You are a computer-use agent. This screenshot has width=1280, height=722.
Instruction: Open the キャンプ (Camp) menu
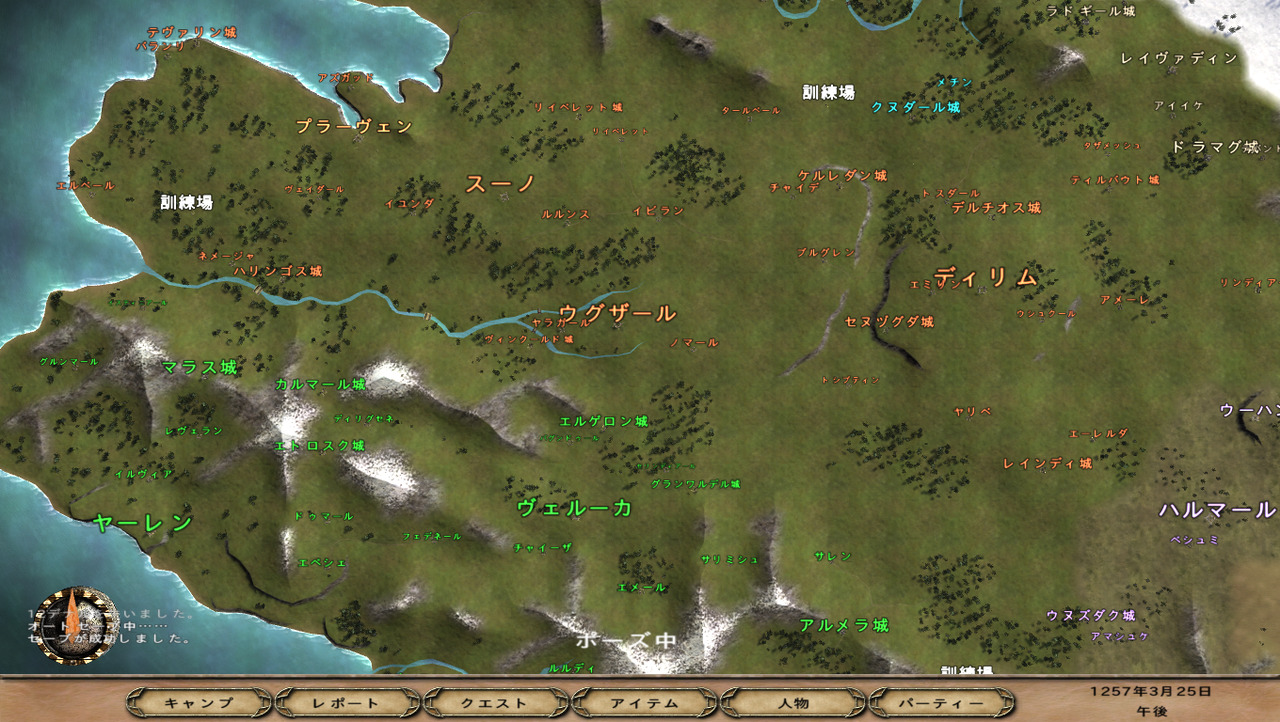(198, 703)
